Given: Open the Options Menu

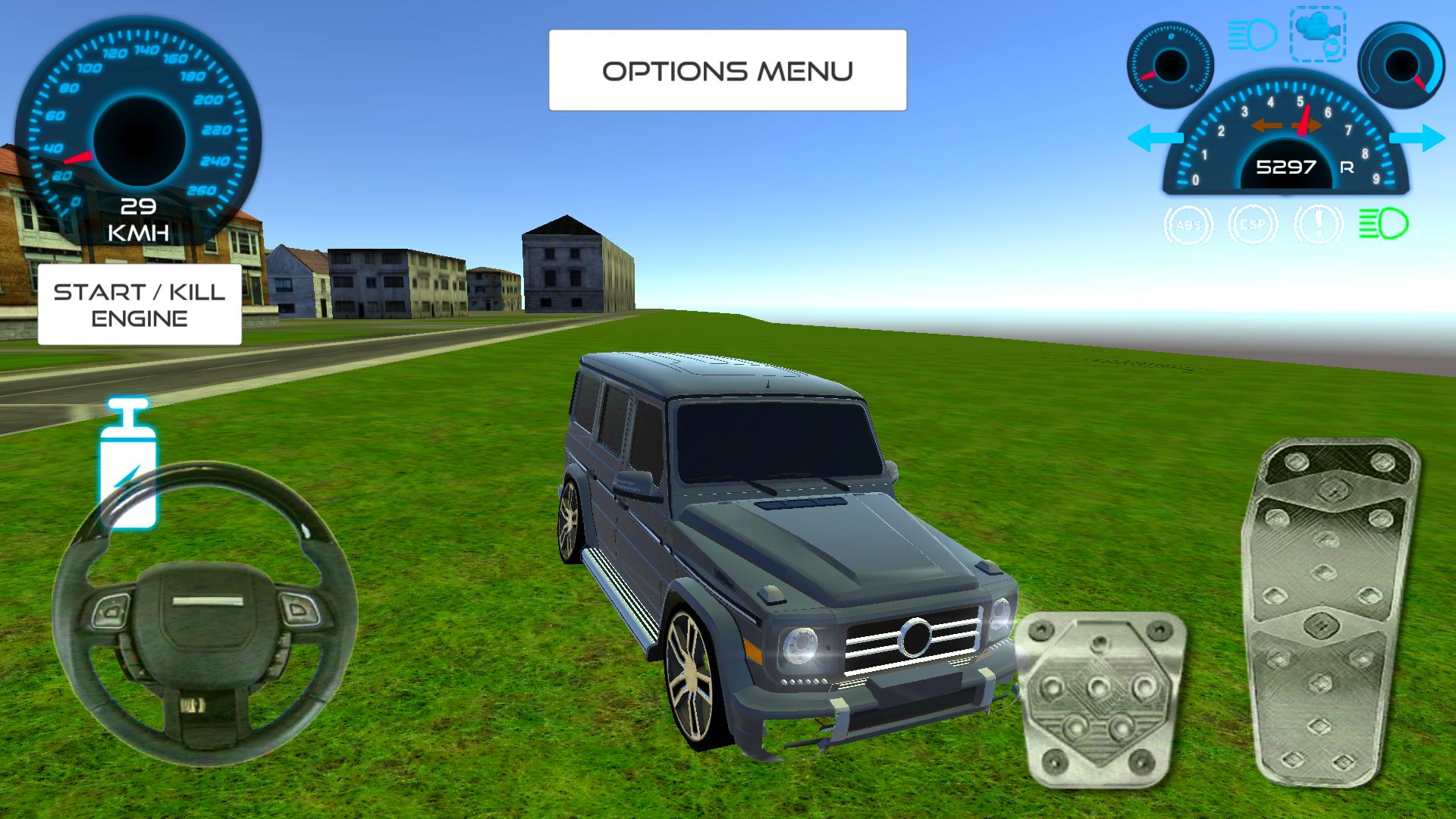Looking at the screenshot, I should [726, 70].
